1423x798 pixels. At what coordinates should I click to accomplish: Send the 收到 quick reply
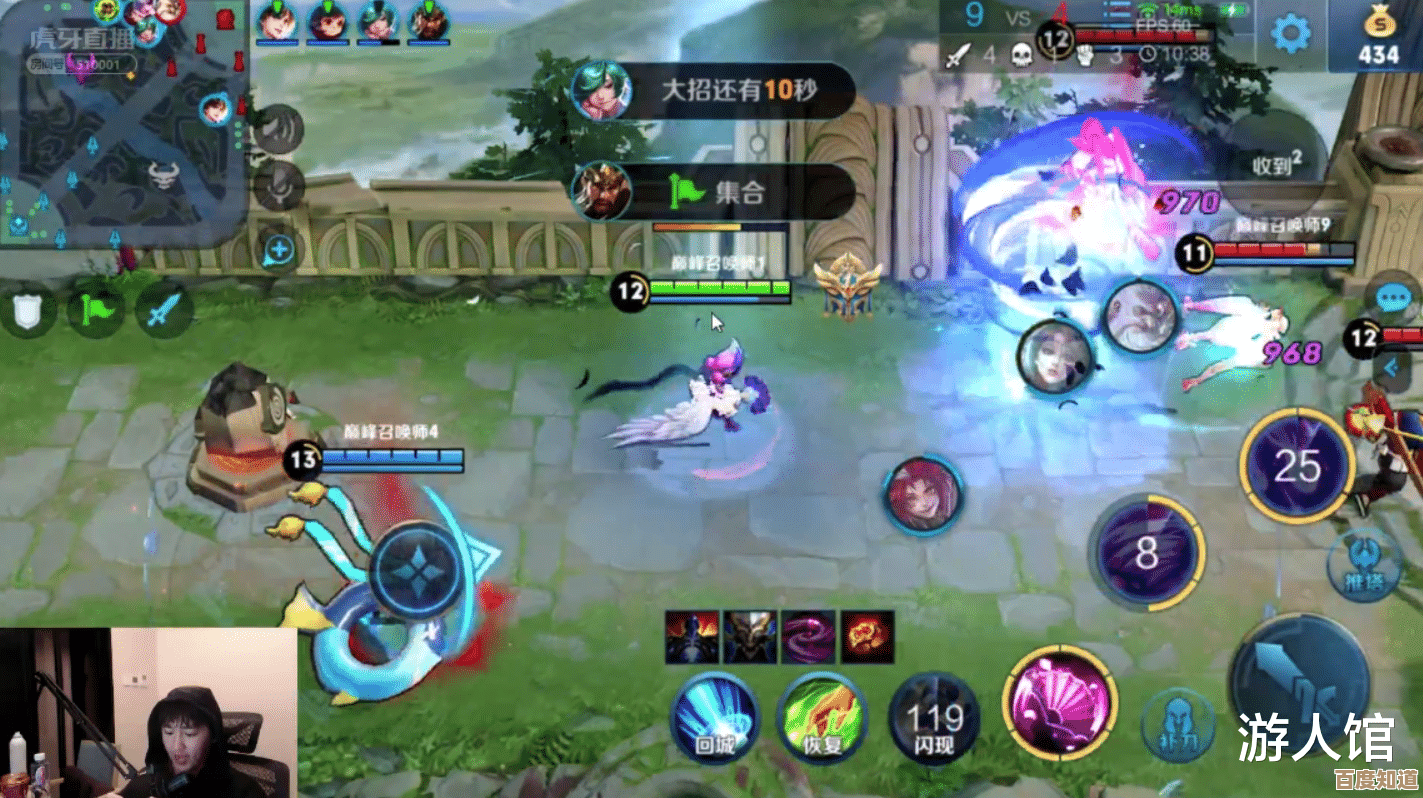[1275, 164]
